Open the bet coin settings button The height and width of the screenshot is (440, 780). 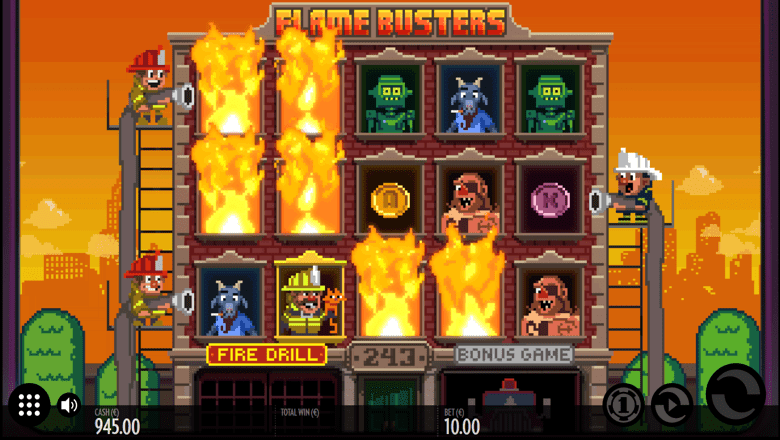point(623,404)
